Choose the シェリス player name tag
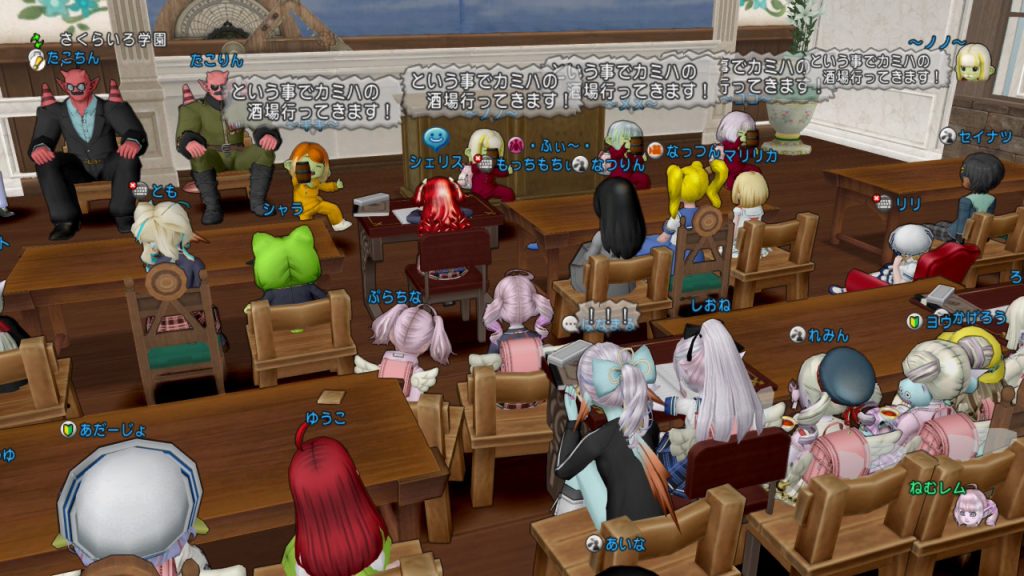 [x=444, y=162]
